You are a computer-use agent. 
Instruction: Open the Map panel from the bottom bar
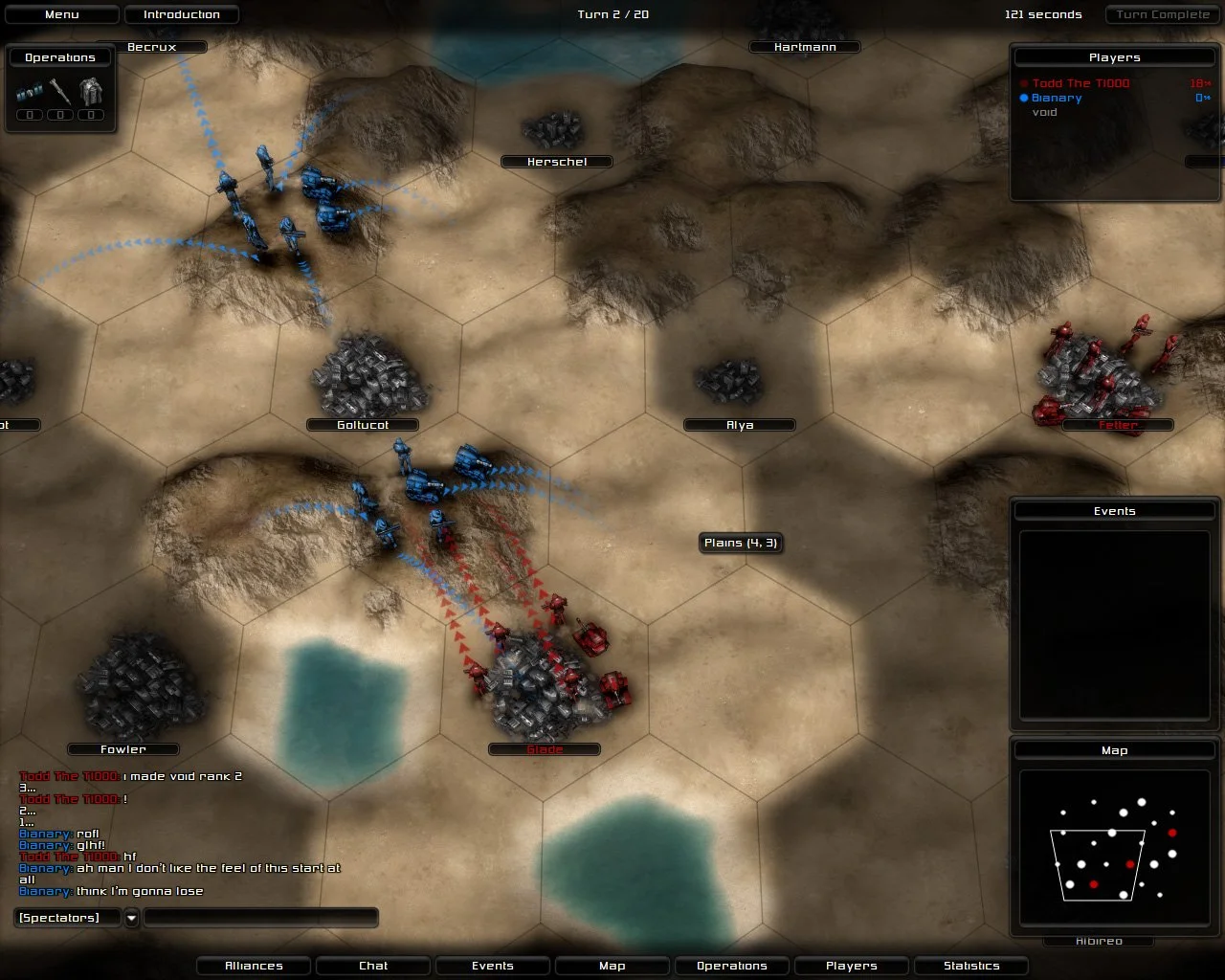point(612,966)
